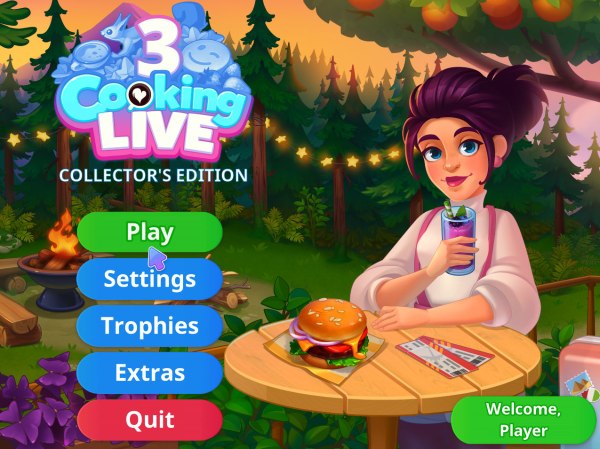Open the Settings menu
600x449 pixels.
150,279
